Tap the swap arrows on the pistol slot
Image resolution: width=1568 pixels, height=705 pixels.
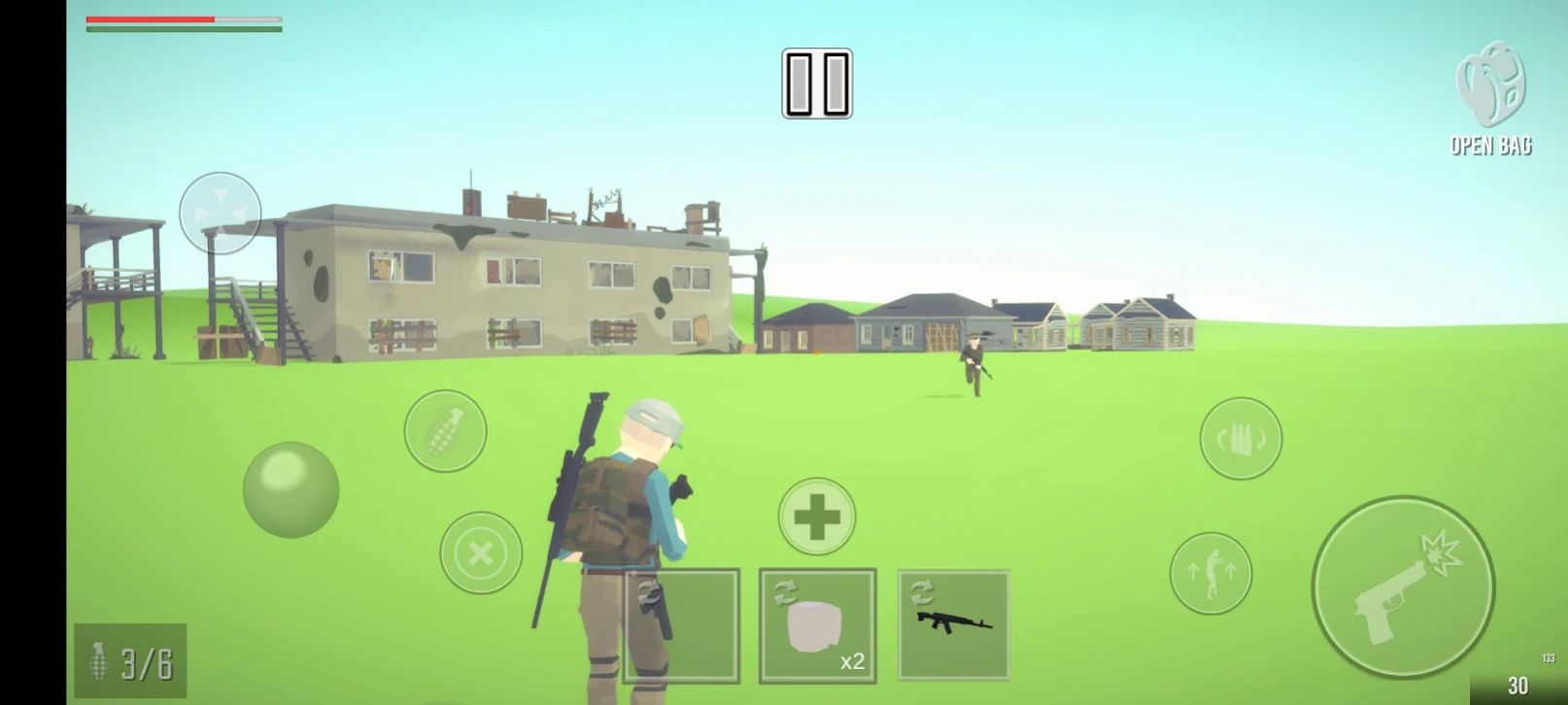[649, 591]
